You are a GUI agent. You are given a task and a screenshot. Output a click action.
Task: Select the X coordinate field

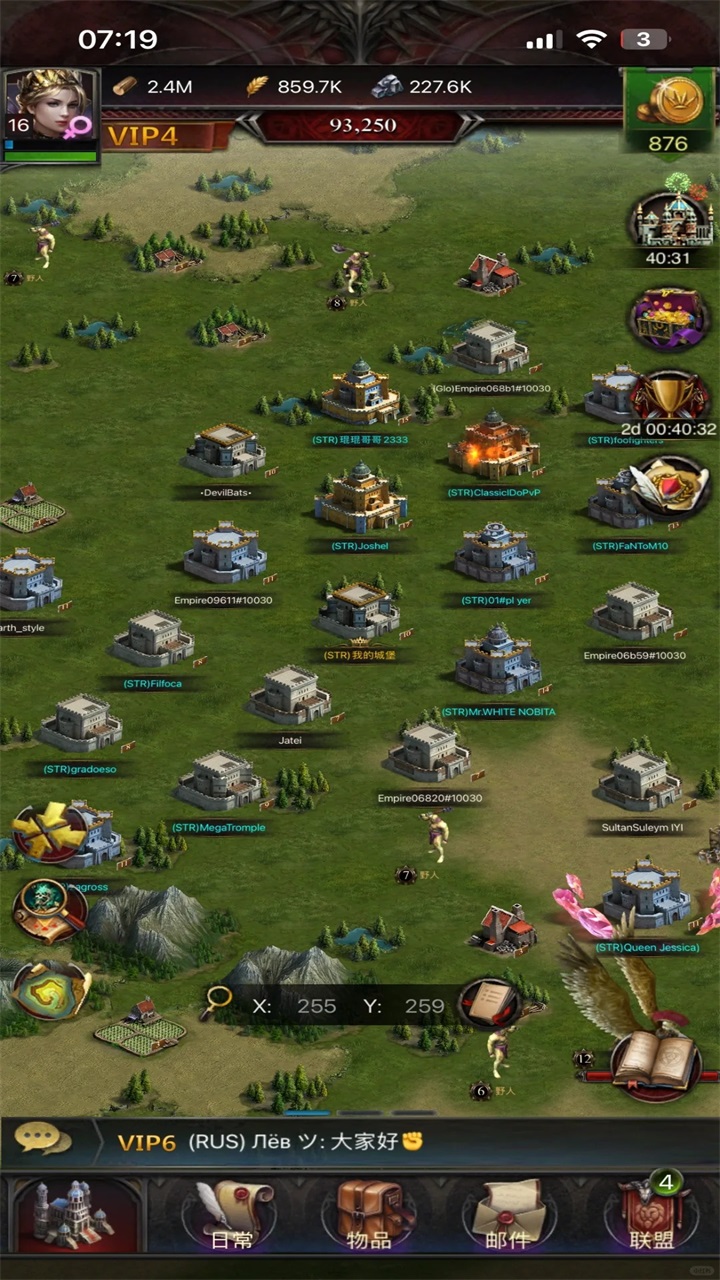315,1006
